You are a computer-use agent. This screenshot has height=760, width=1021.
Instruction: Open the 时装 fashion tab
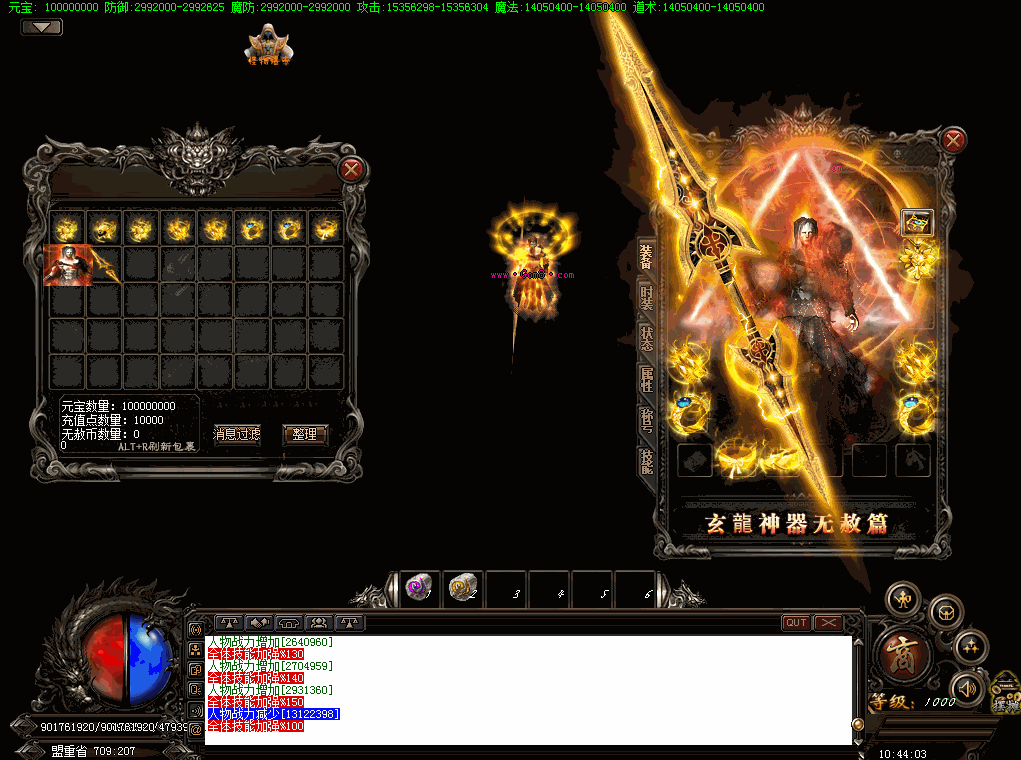pyautogui.click(x=646, y=302)
